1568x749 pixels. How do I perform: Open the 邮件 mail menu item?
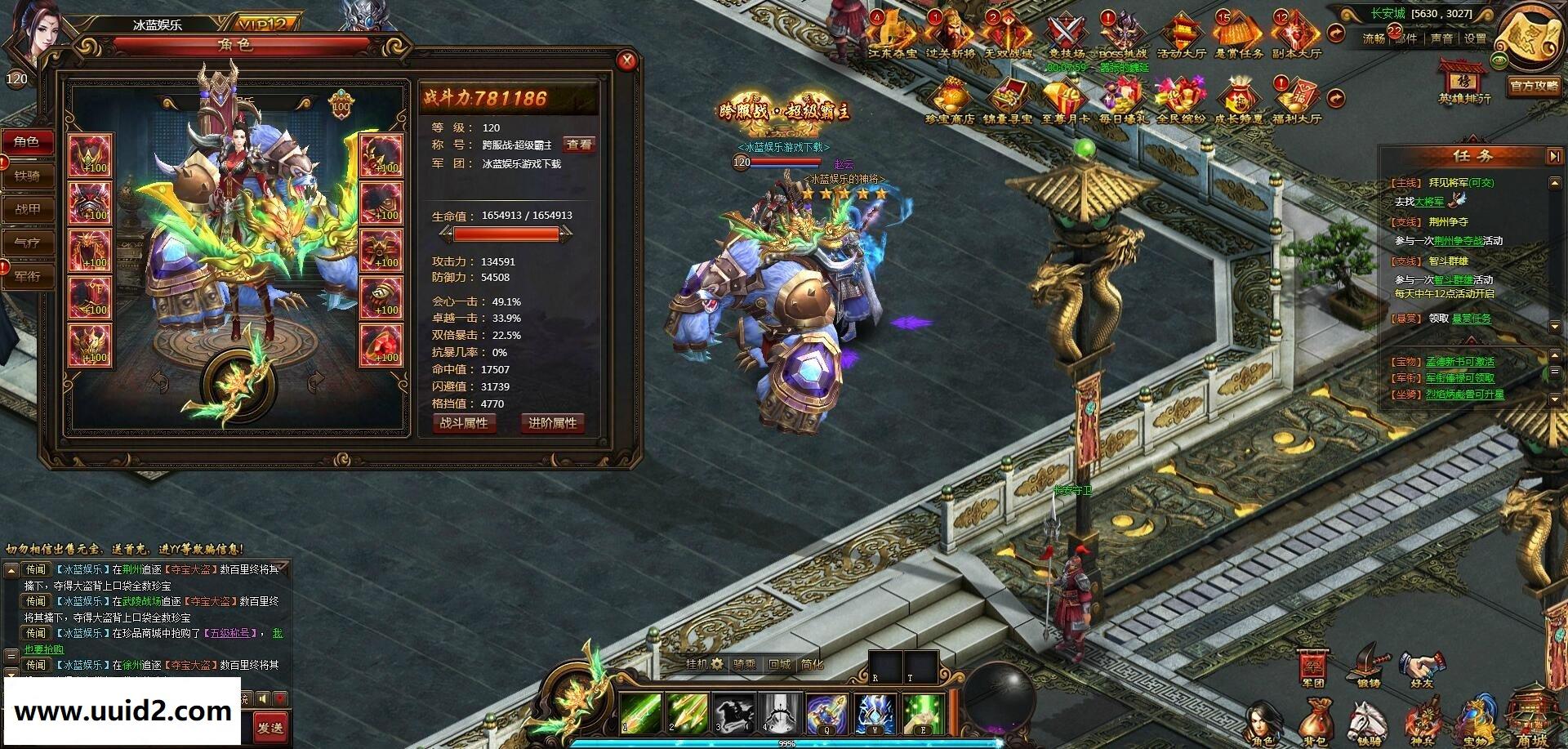click(x=1408, y=37)
